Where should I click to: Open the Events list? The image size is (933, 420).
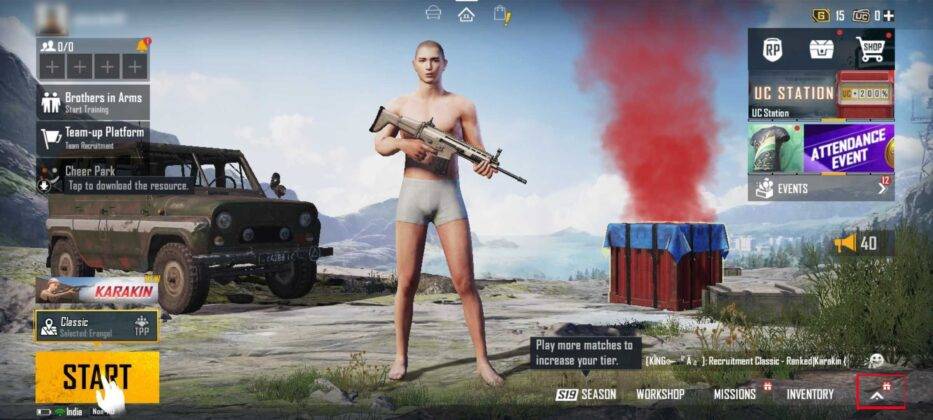[821, 187]
